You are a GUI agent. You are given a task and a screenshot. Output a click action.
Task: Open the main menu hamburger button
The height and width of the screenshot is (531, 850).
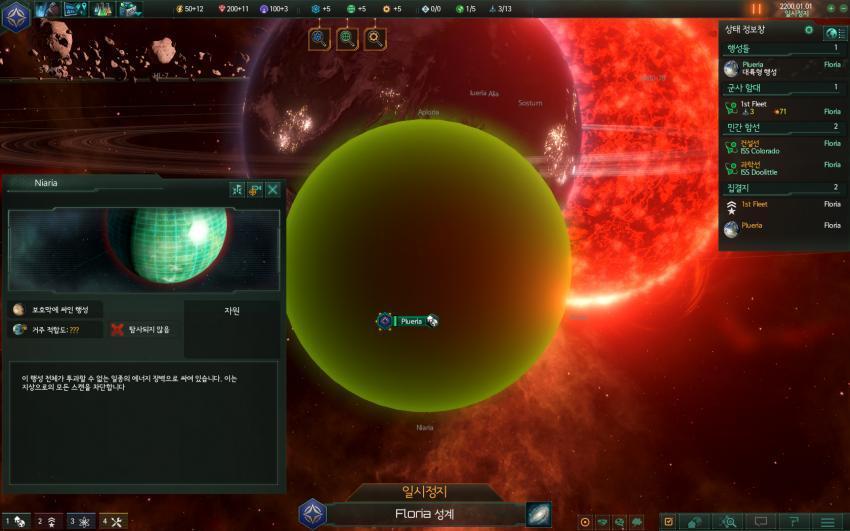[827, 522]
